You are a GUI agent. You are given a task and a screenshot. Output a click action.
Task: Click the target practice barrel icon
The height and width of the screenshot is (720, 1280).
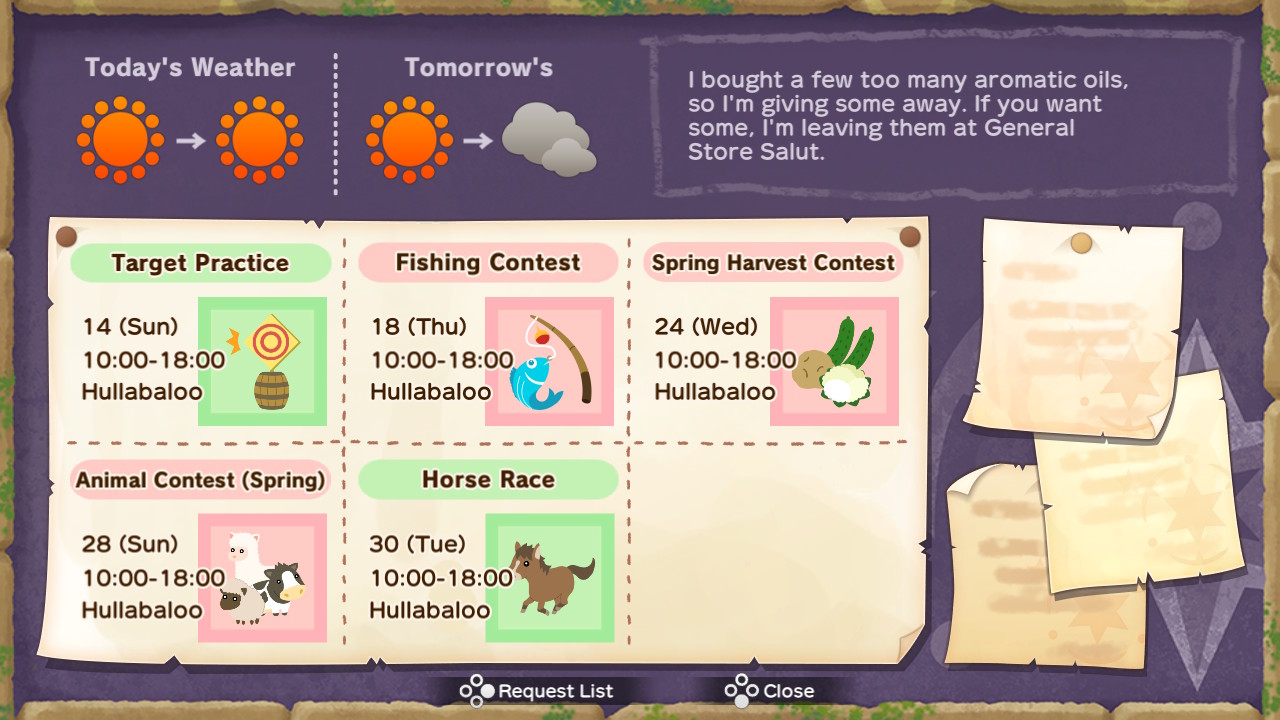(x=262, y=362)
